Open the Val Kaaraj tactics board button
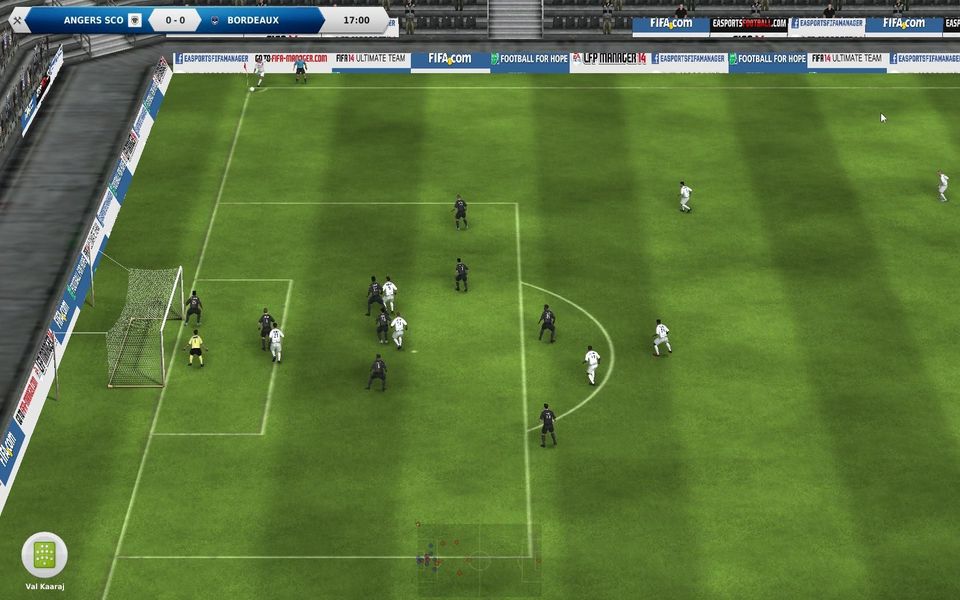The height and width of the screenshot is (600, 960). [x=44, y=555]
